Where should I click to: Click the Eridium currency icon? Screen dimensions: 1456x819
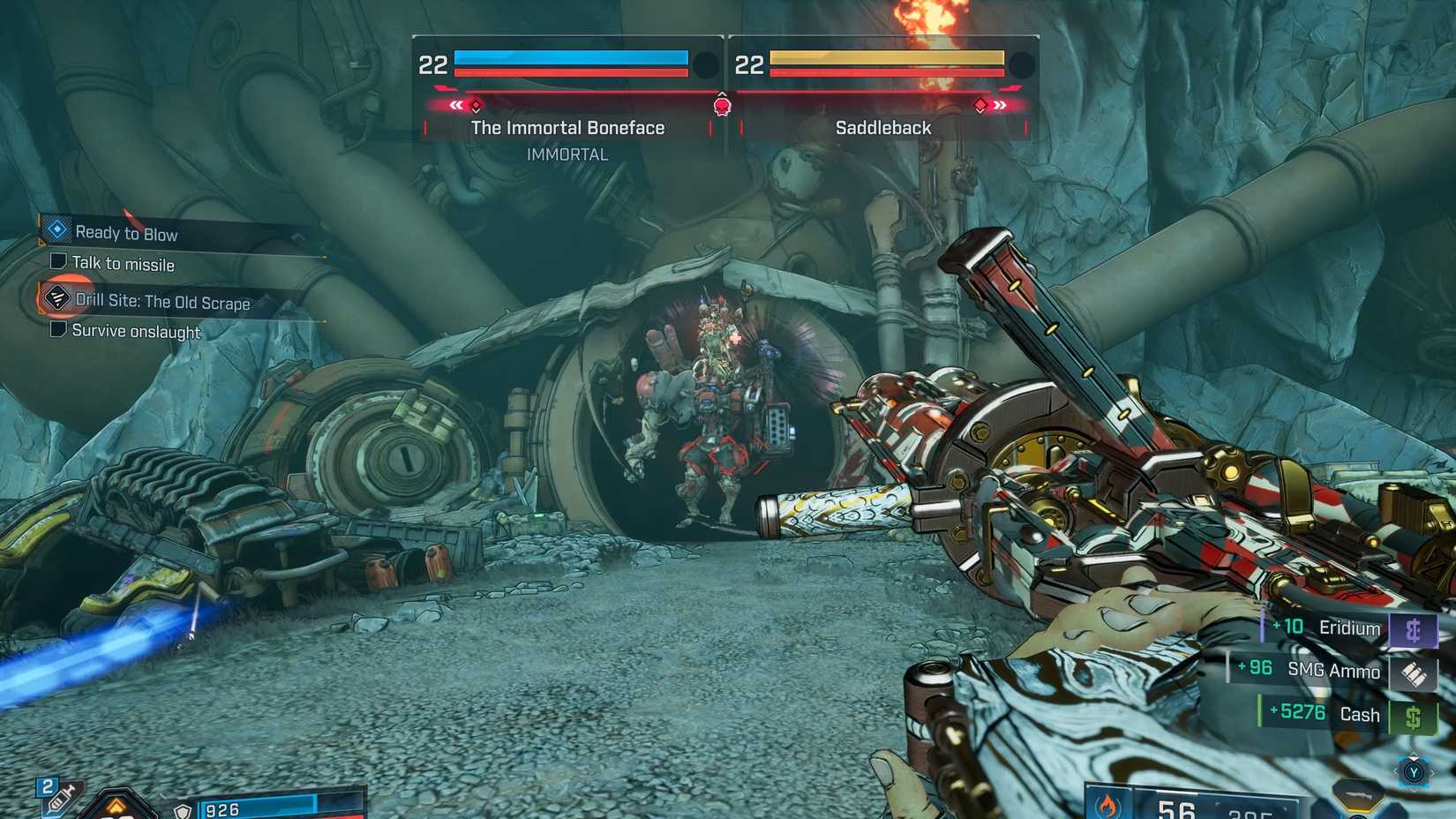coord(1415,628)
